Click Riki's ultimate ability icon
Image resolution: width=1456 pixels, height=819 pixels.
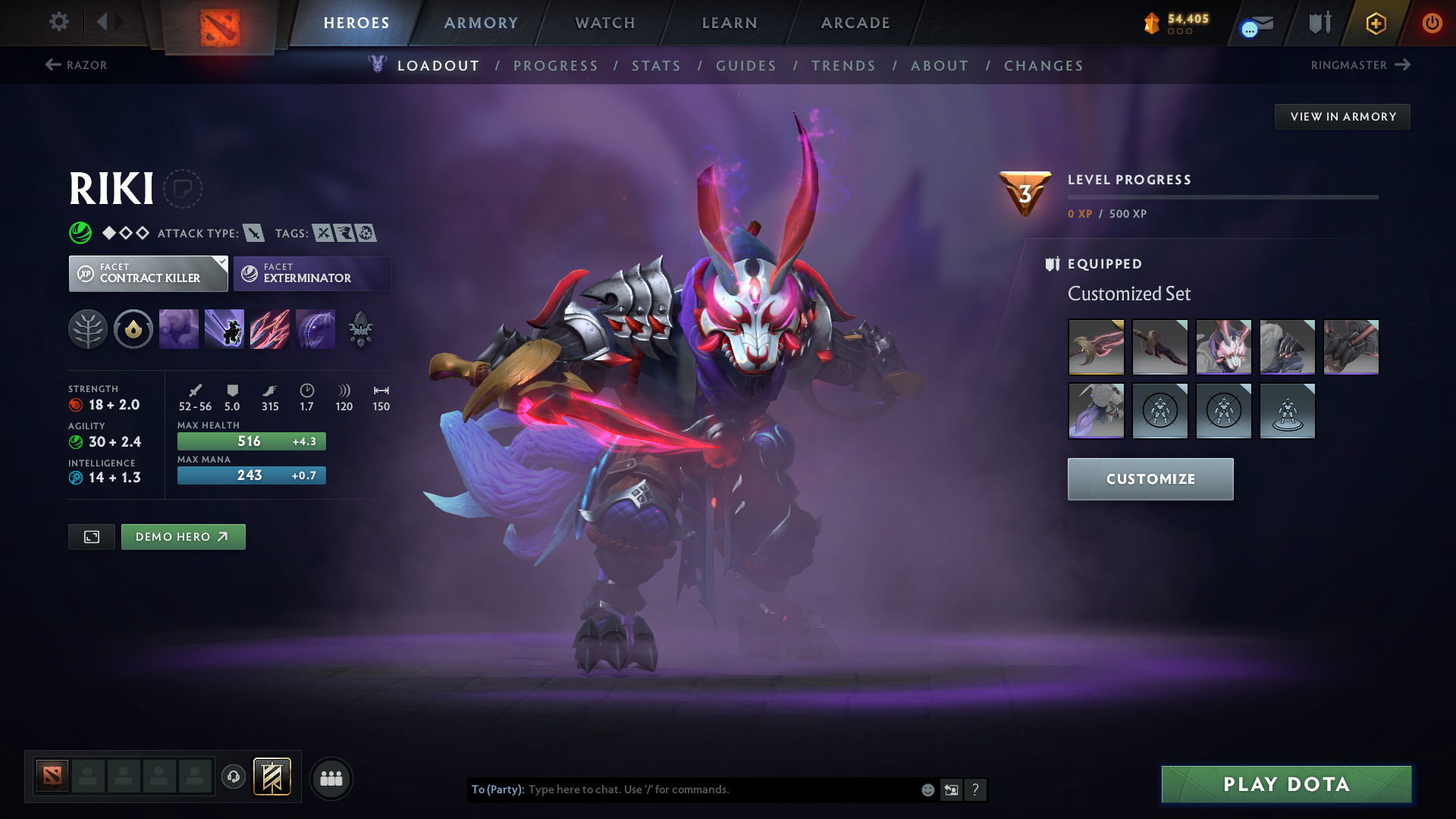[315, 329]
